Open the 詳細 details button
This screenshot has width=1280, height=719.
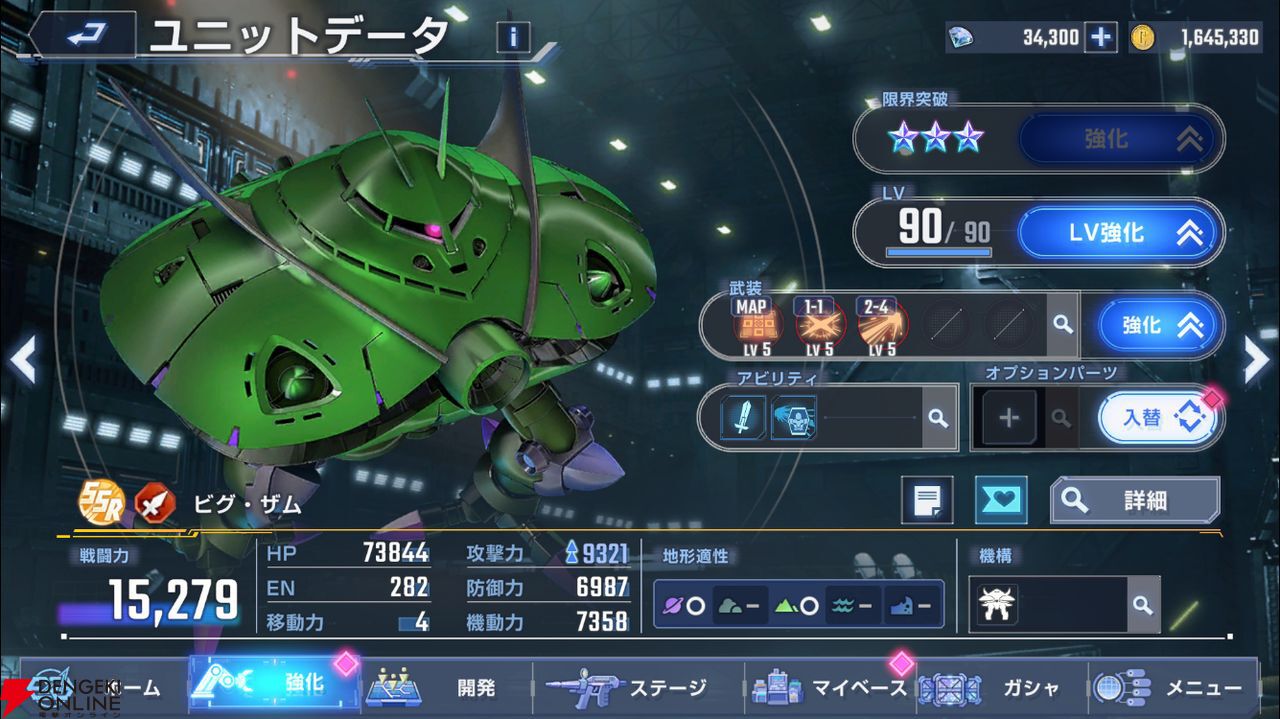(1135, 500)
